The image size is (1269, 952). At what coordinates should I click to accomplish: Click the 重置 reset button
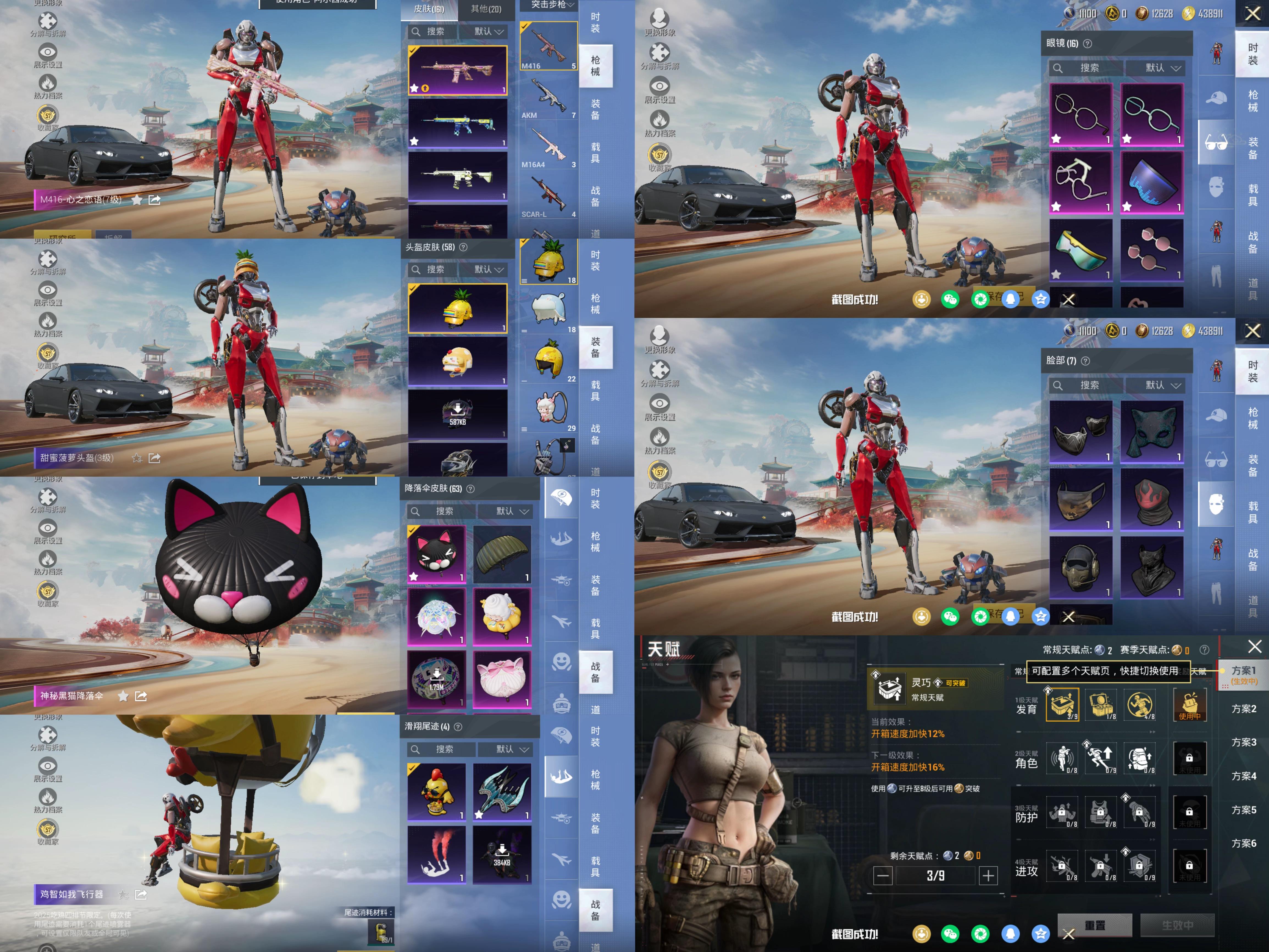point(1094,926)
